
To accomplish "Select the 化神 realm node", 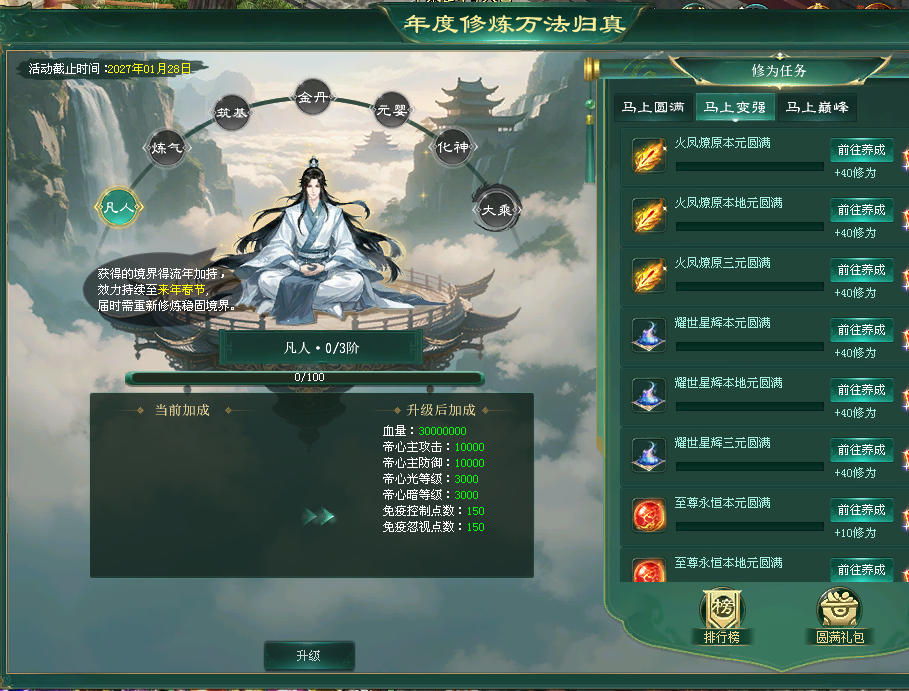I will 452,147.
